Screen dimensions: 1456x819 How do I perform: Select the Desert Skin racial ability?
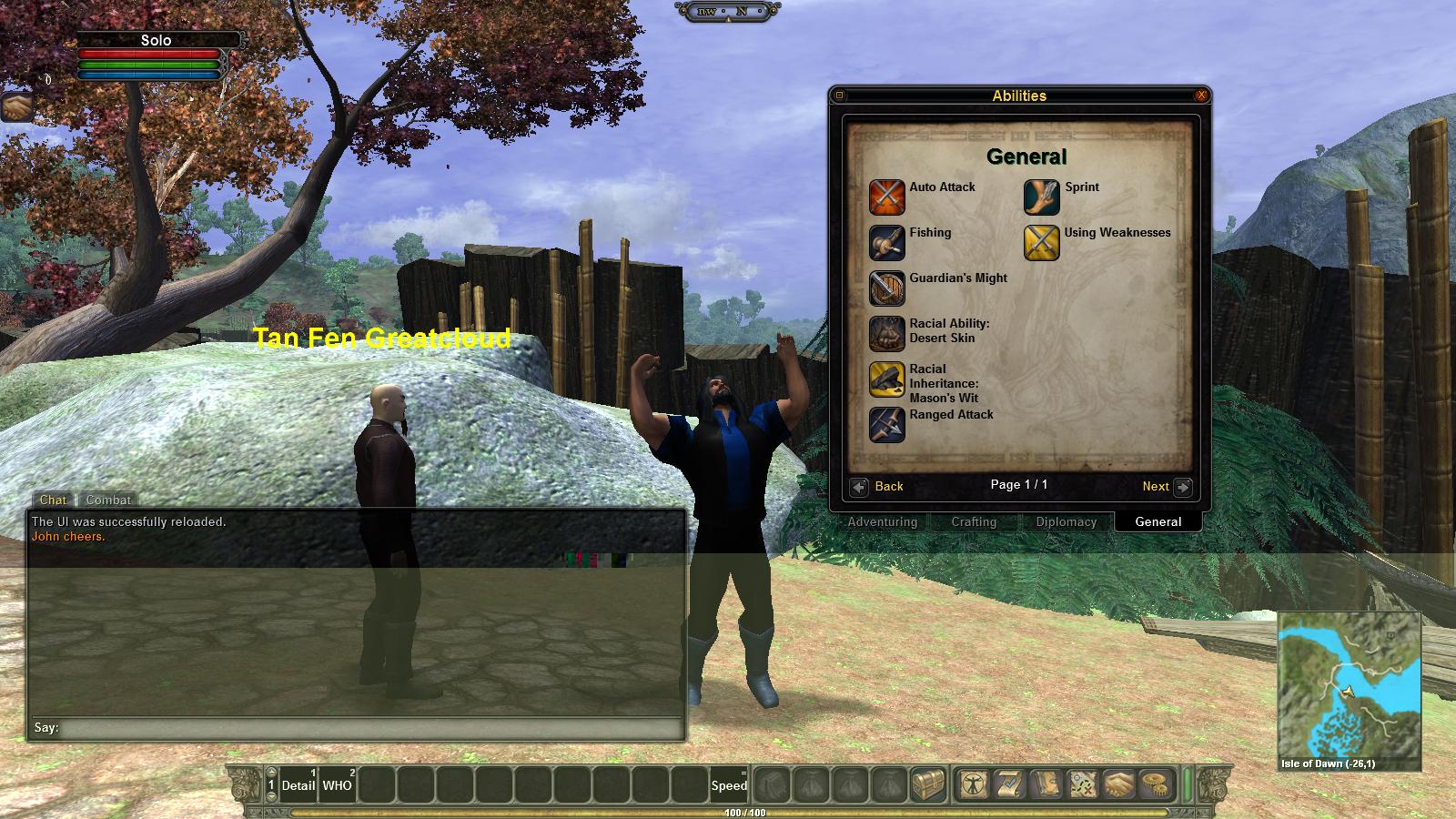point(886,334)
